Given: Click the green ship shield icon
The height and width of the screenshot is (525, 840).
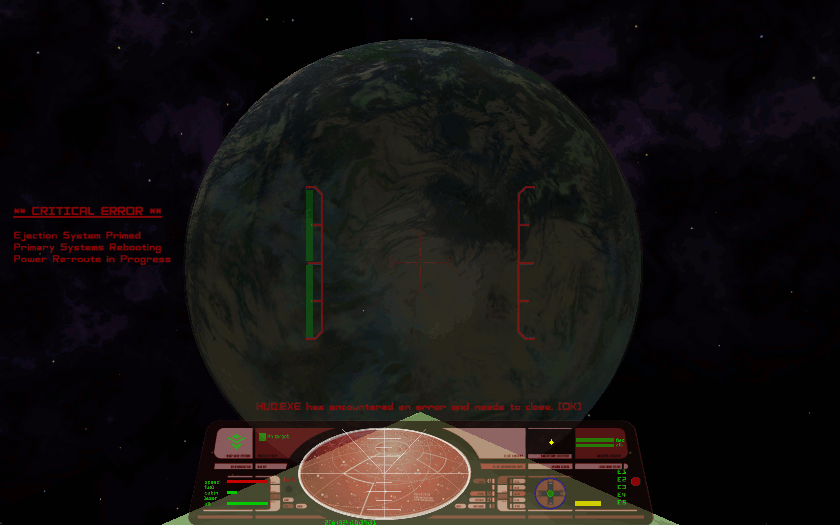Looking at the screenshot, I should [x=235, y=441].
